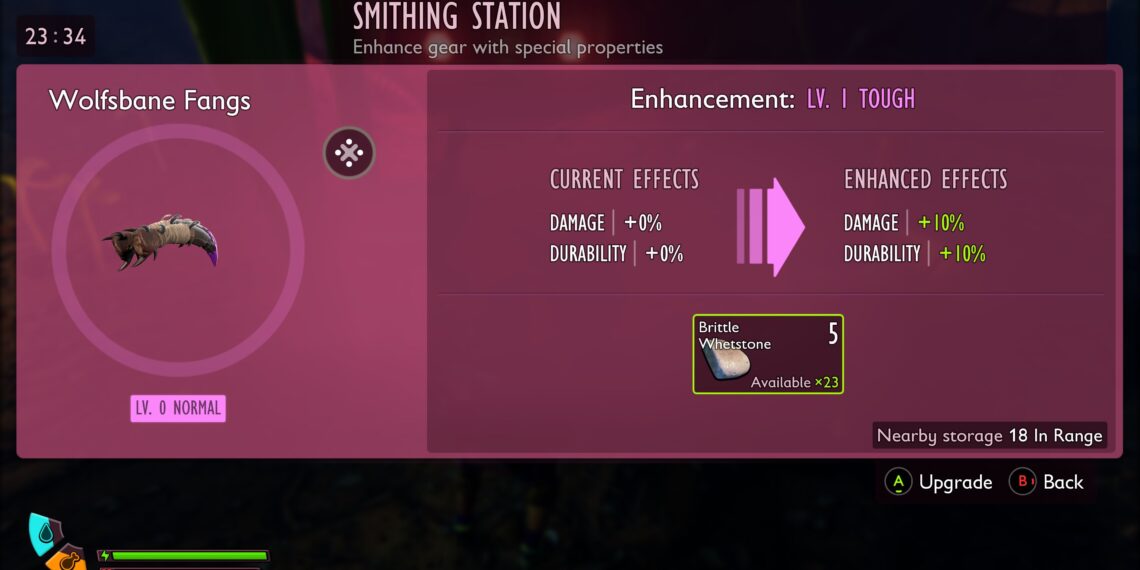Click the Upgrade button
Image resolution: width=1140 pixels, height=570 pixels.
tap(939, 482)
